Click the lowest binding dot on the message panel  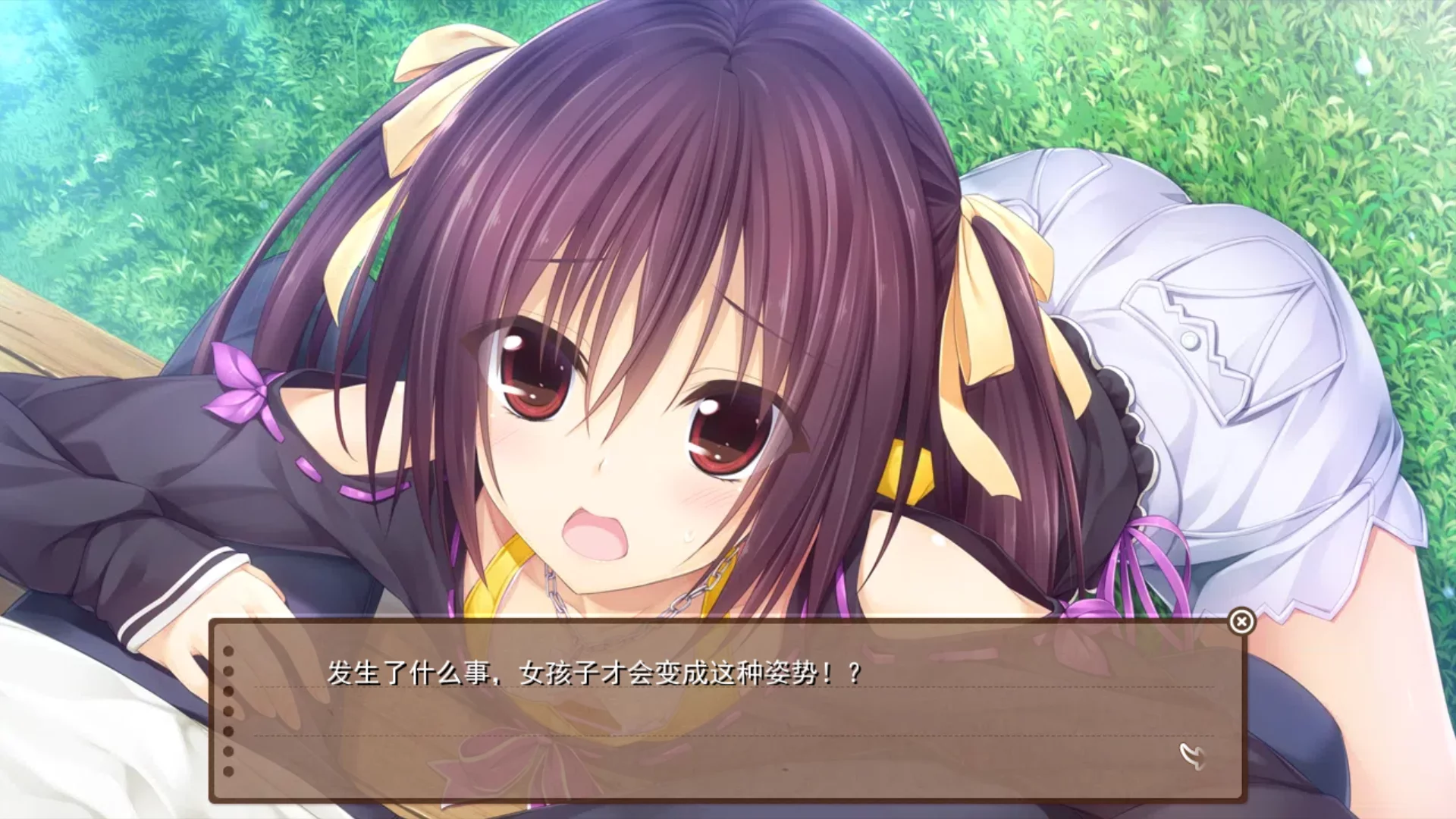[229, 772]
